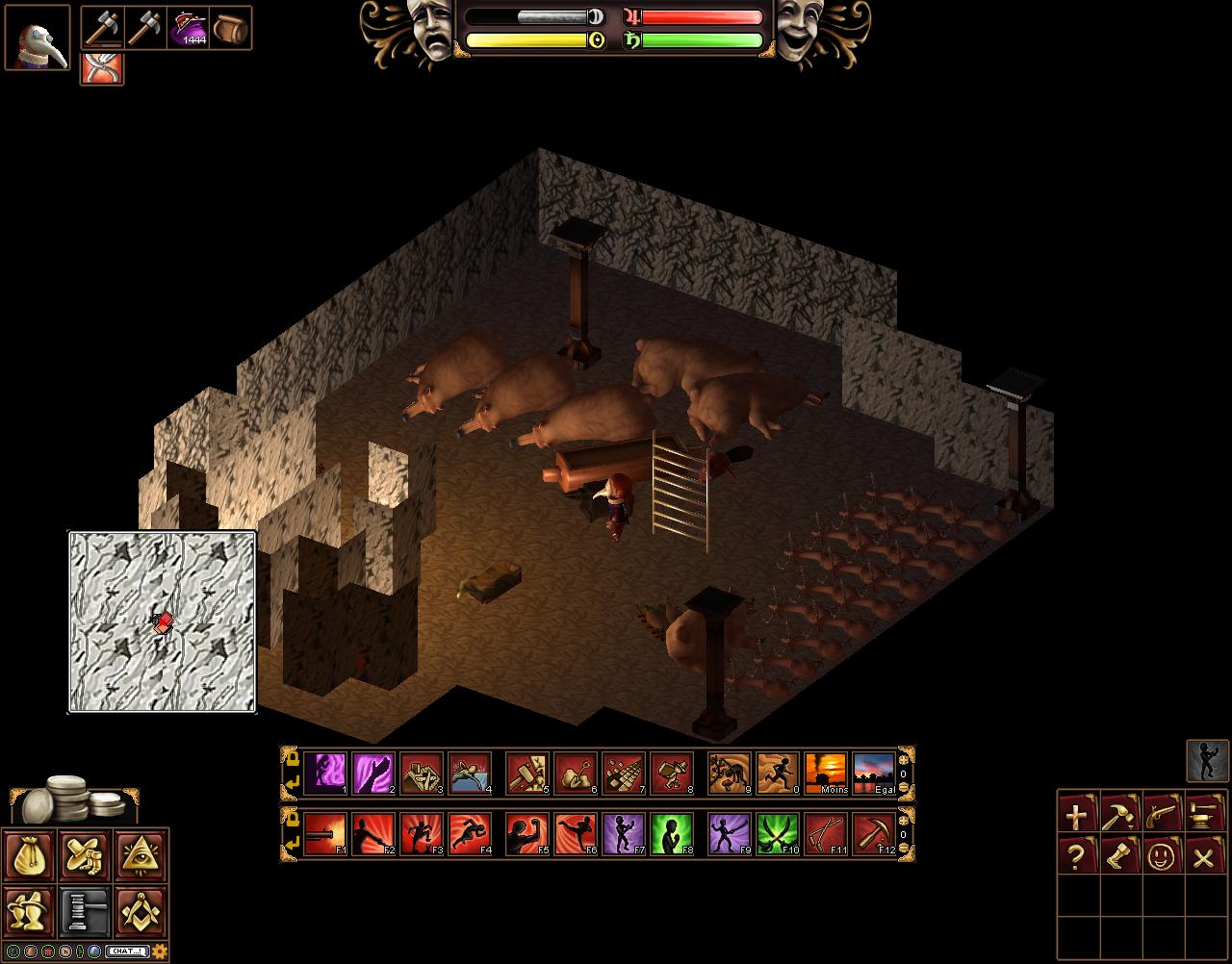Image resolution: width=1232 pixels, height=964 pixels.
Task: Open the minimap
Action: (162, 622)
